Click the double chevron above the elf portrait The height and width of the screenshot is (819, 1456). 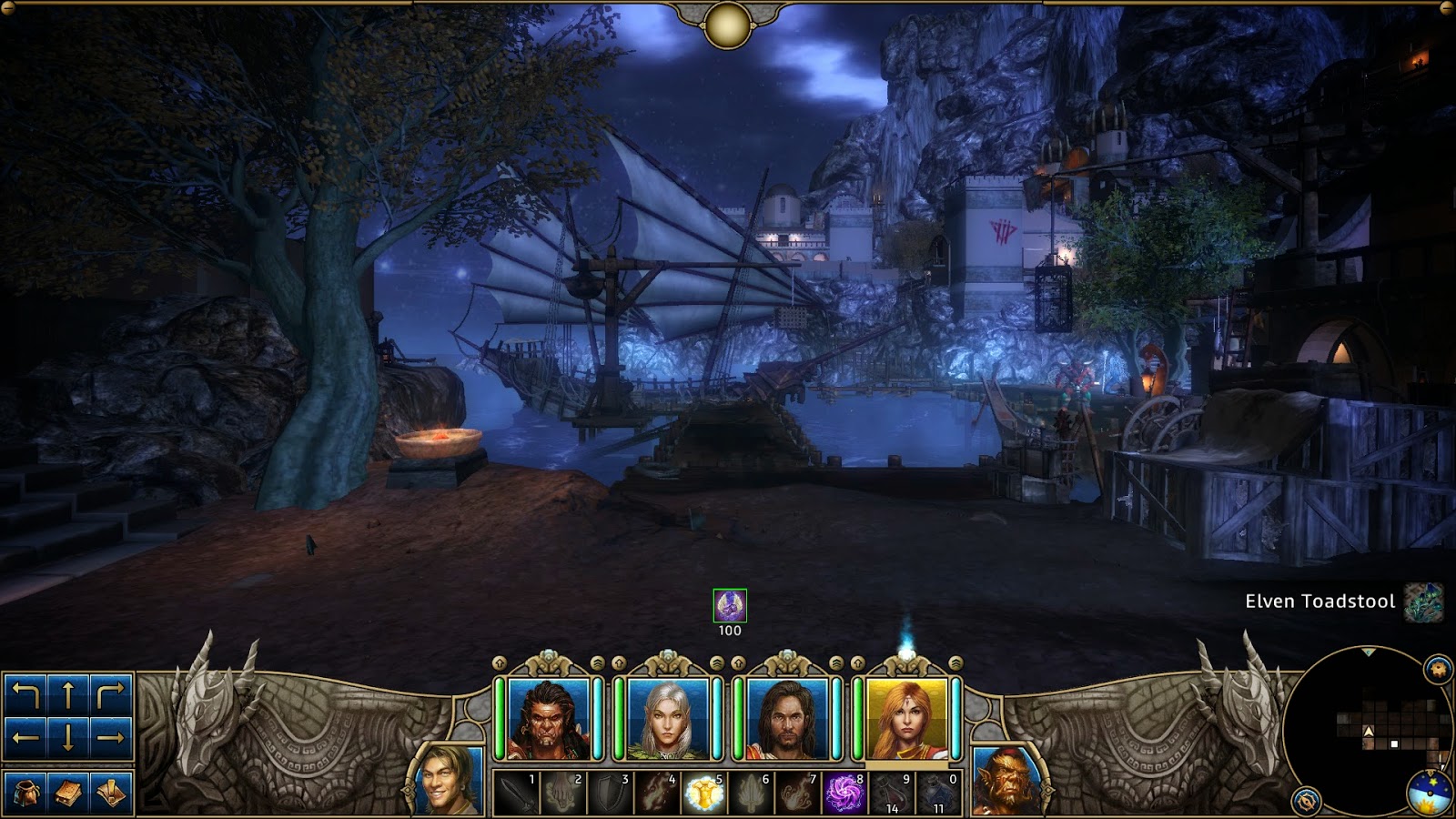click(x=715, y=662)
